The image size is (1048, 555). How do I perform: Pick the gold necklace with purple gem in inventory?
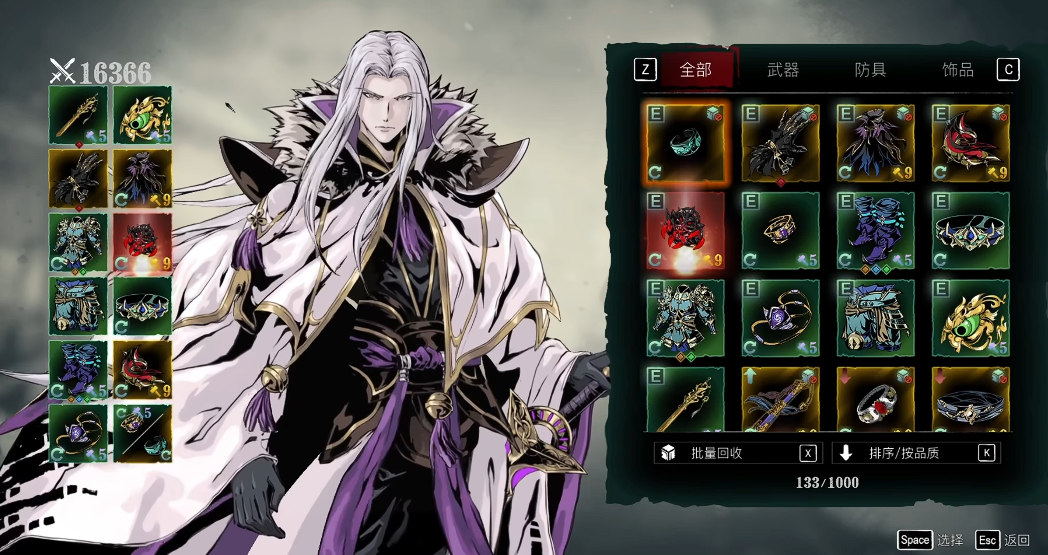point(780,318)
